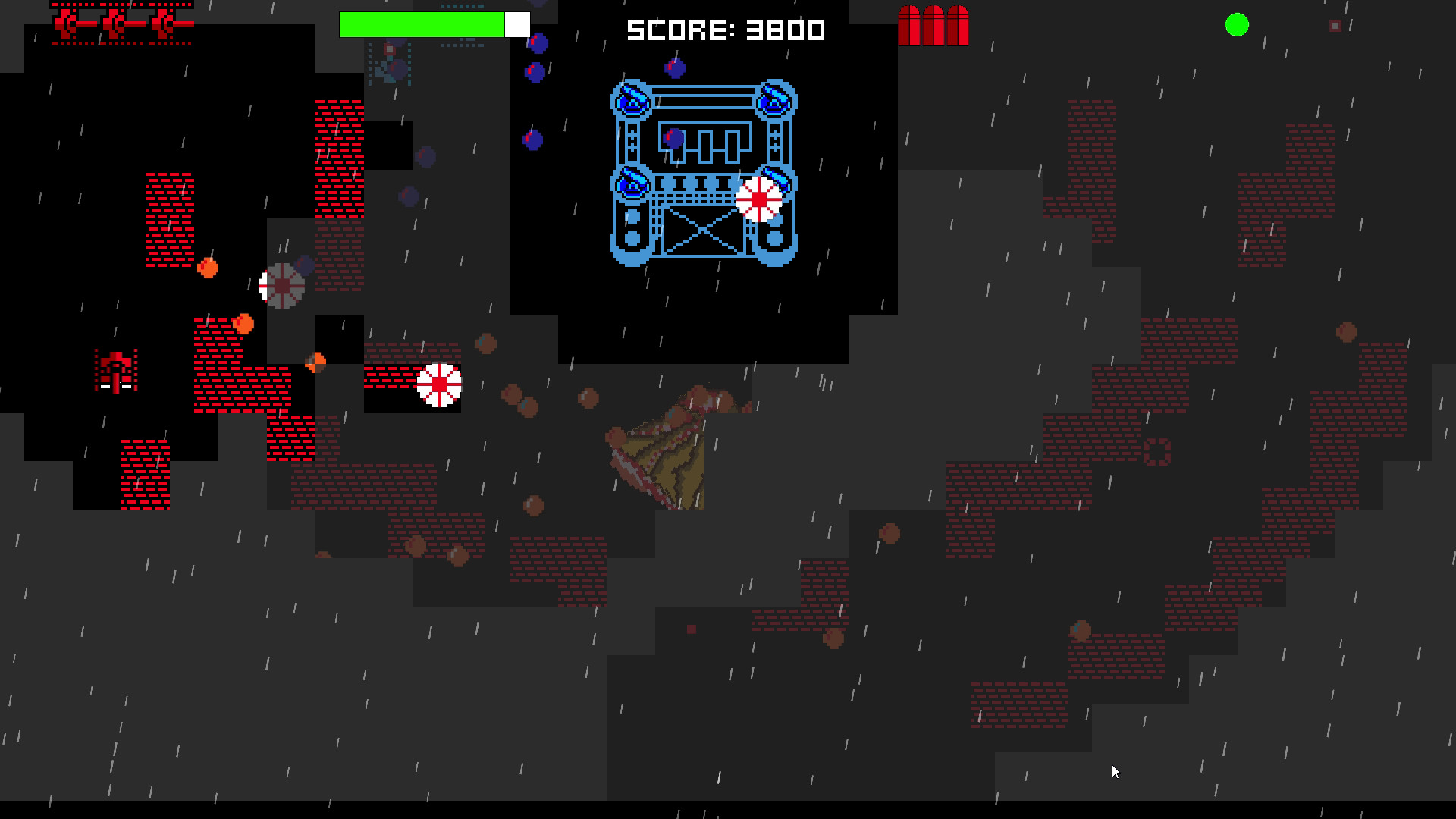Open the boss machine's top-left turret dome
This screenshot has height=819, width=1456.
pyautogui.click(x=632, y=102)
